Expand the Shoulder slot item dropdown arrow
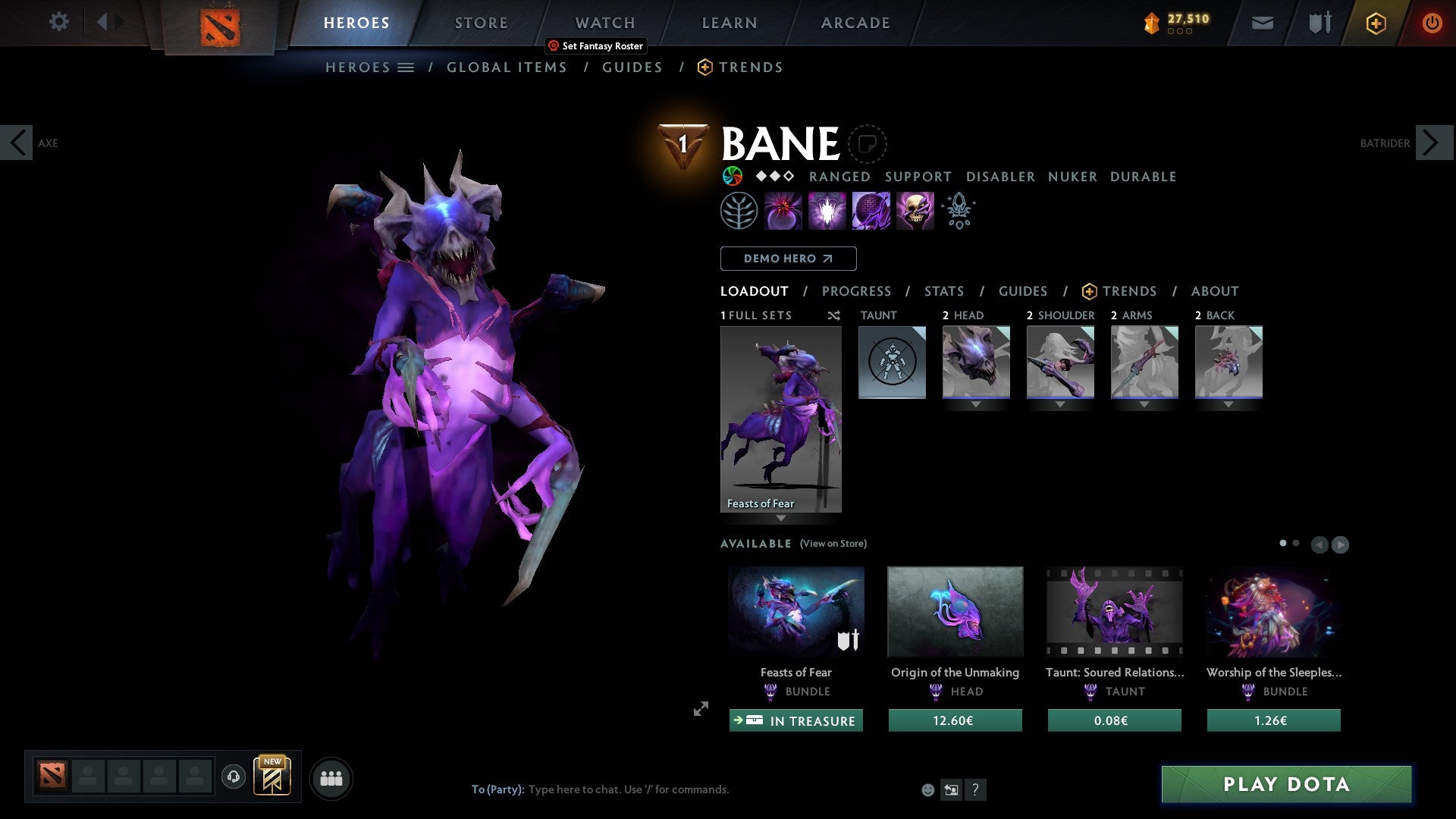The width and height of the screenshot is (1456, 819). (1059, 405)
